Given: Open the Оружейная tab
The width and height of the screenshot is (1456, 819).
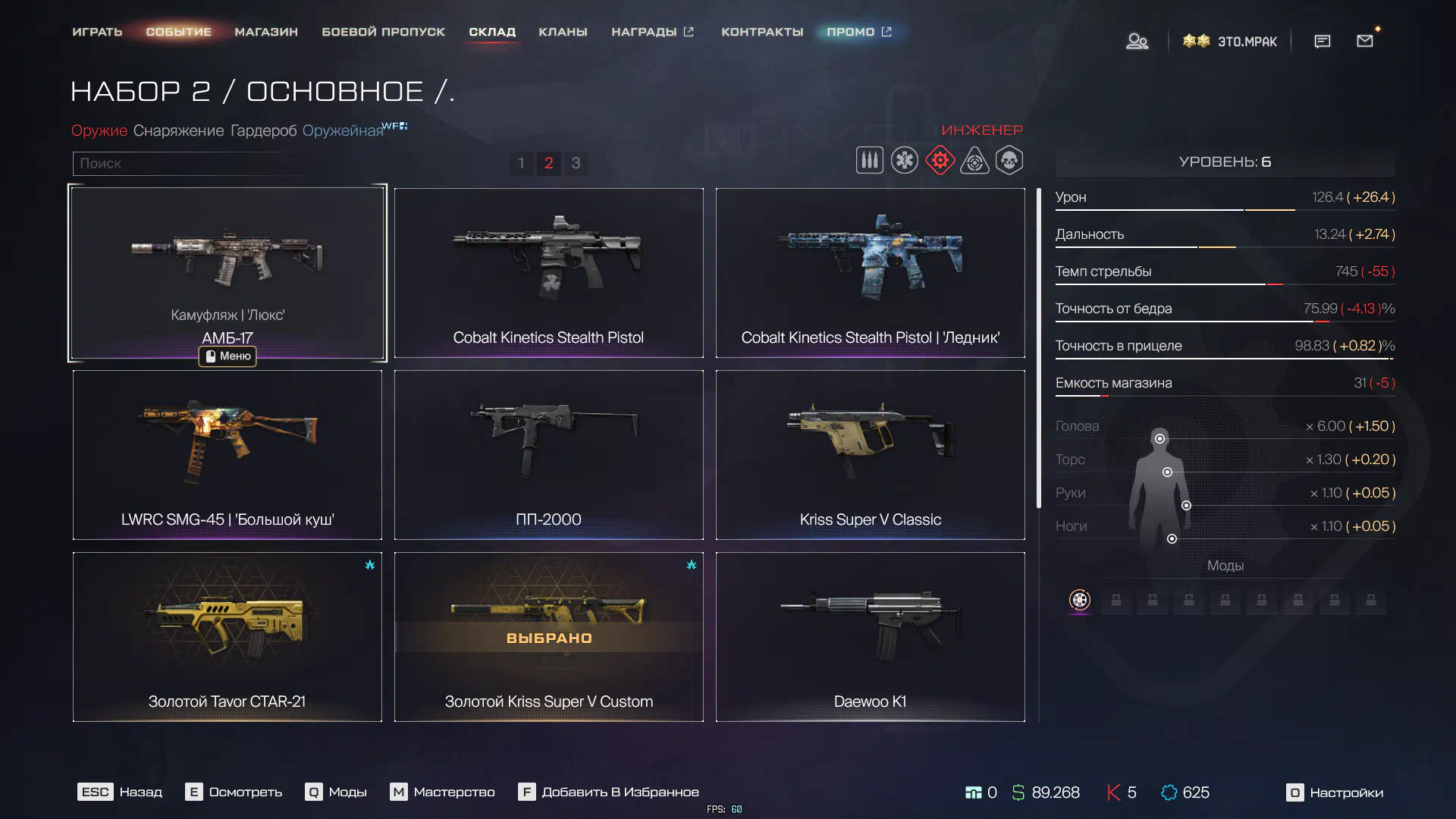Looking at the screenshot, I should pyautogui.click(x=343, y=130).
